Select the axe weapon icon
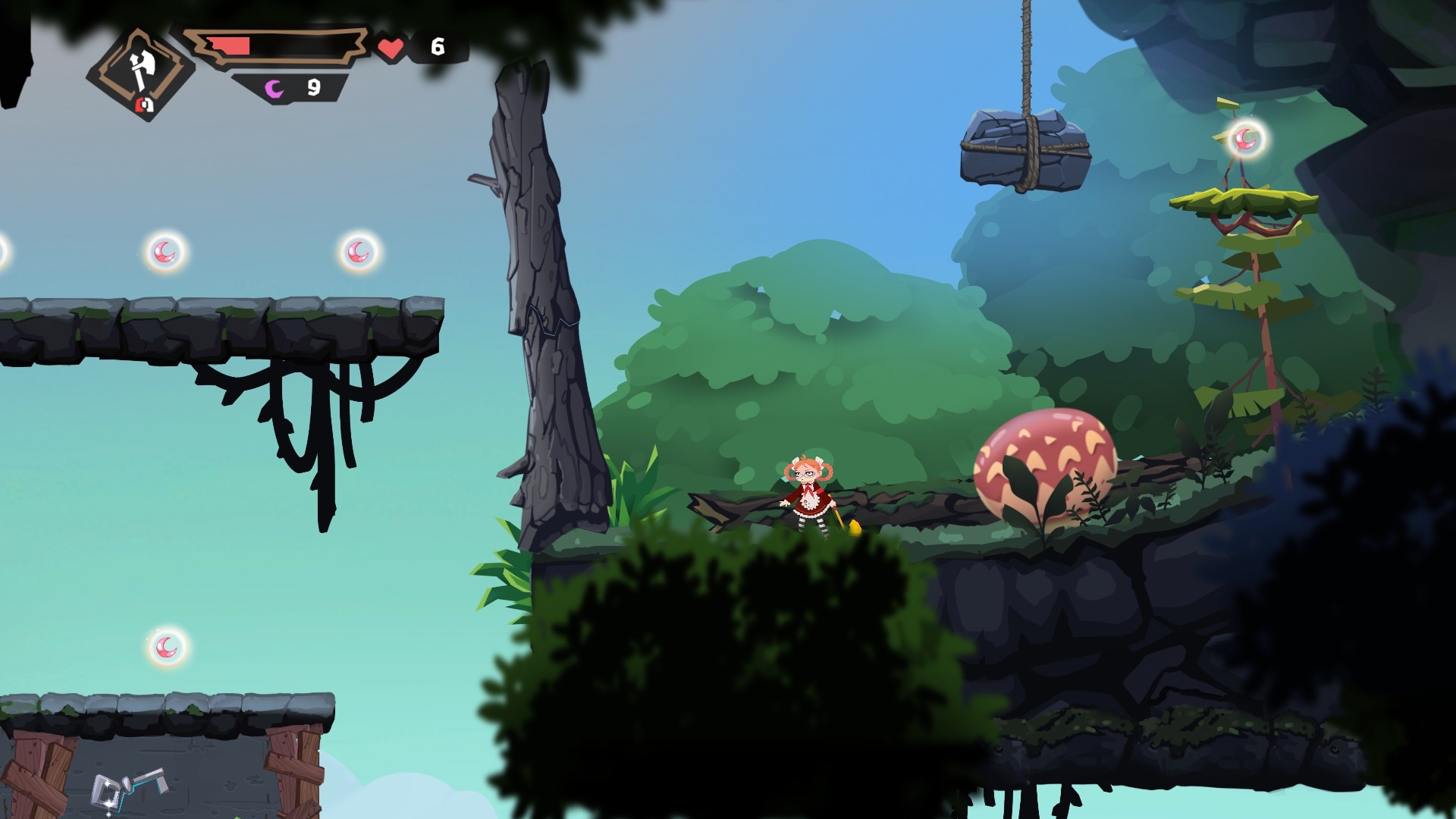1456x819 pixels. pyautogui.click(x=140, y=73)
